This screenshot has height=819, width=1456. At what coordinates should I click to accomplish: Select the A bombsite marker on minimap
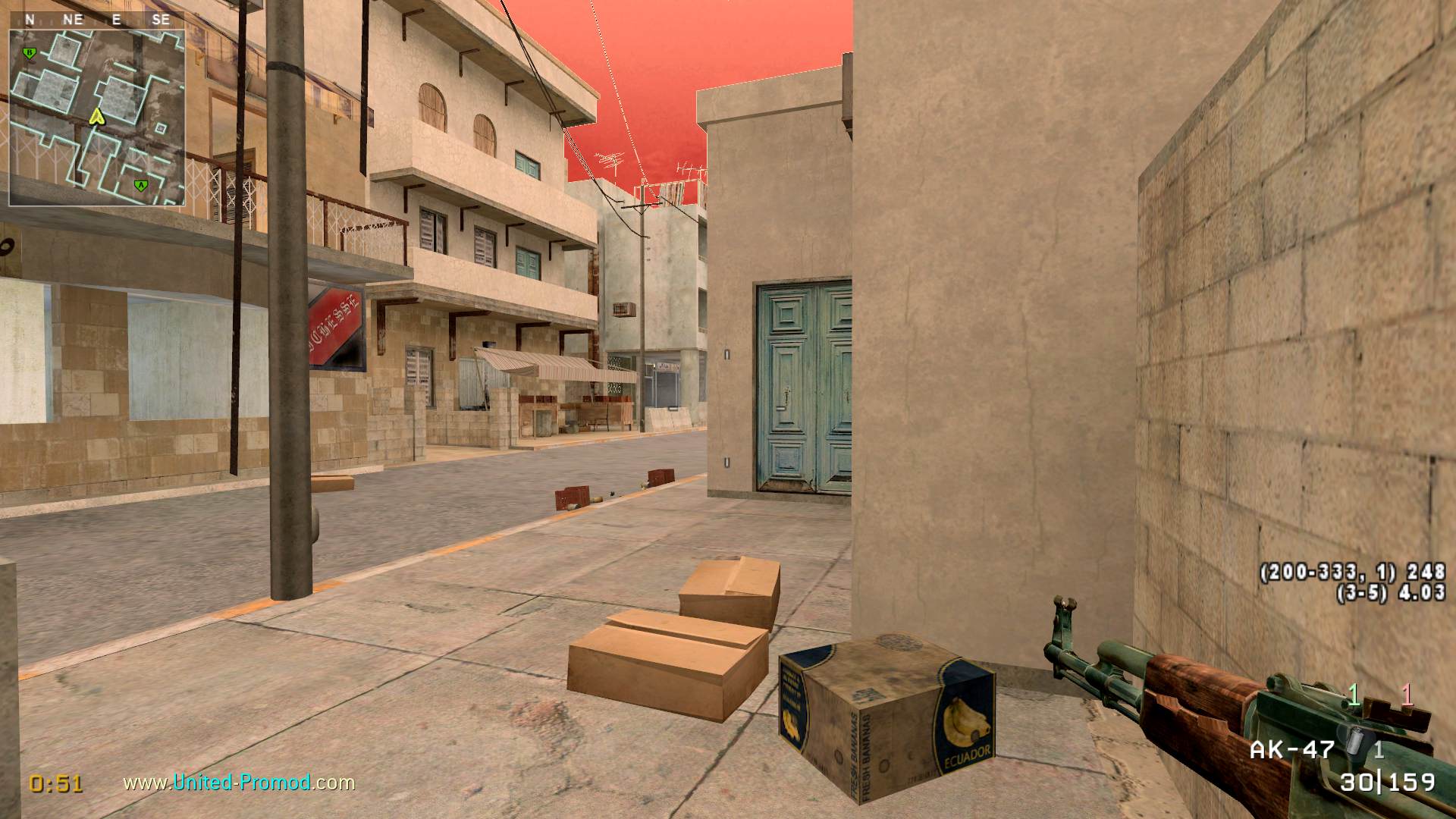tap(140, 185)
